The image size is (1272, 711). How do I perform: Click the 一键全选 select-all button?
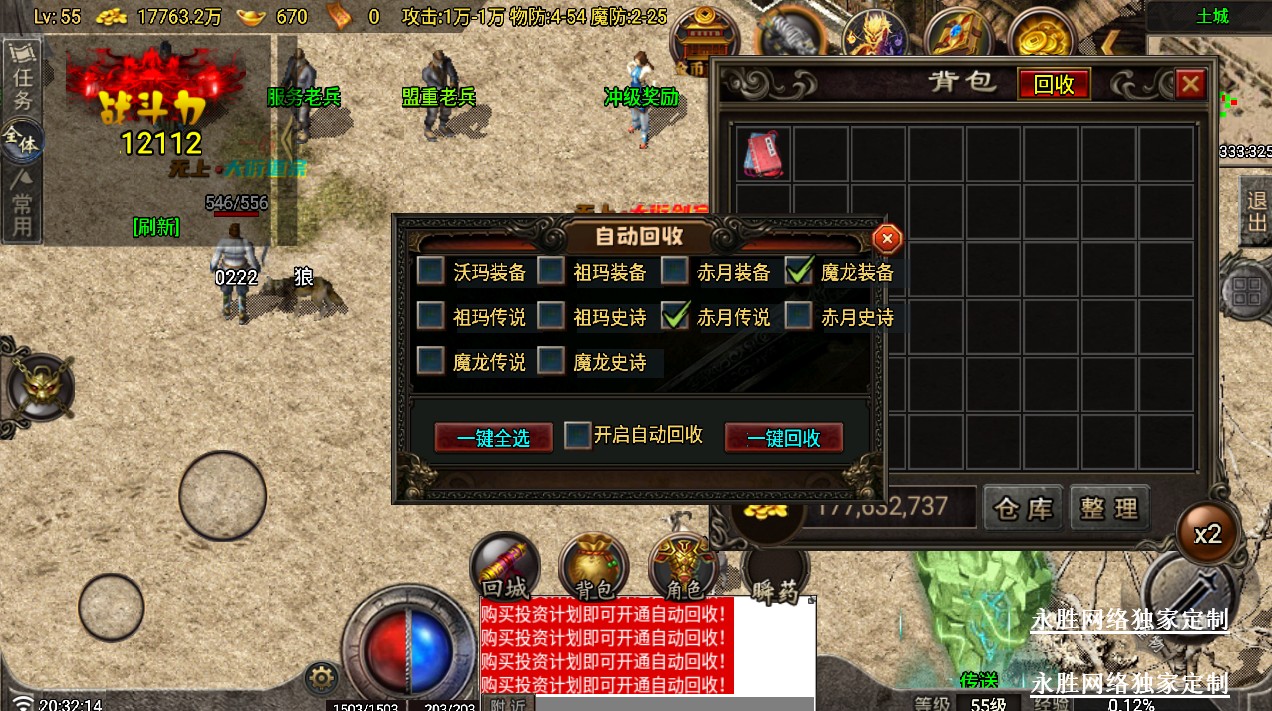point(493,438)
